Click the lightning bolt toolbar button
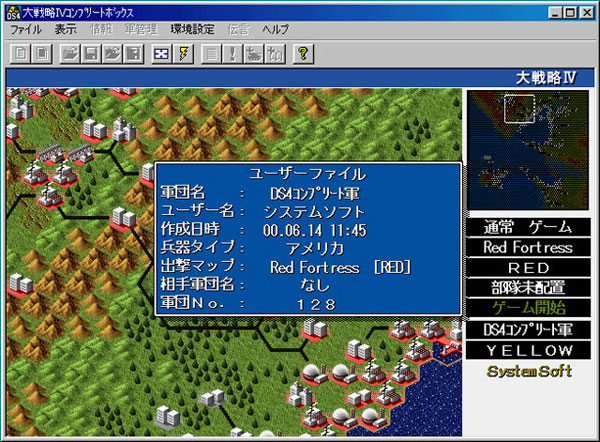This screenshot has height=442, width=600. 184,53
